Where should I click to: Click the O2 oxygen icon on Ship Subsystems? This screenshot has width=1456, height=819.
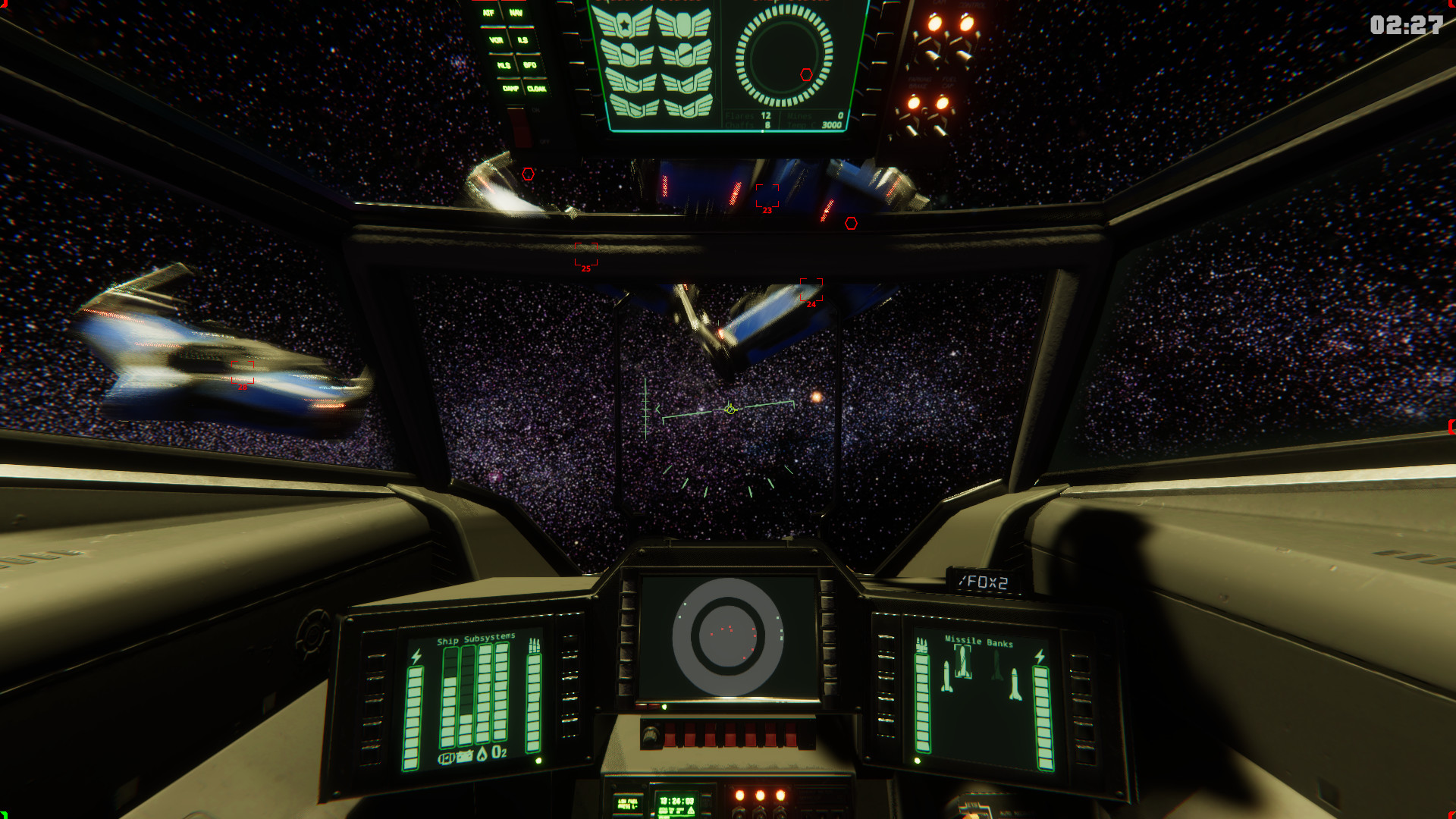coord(499,752)
